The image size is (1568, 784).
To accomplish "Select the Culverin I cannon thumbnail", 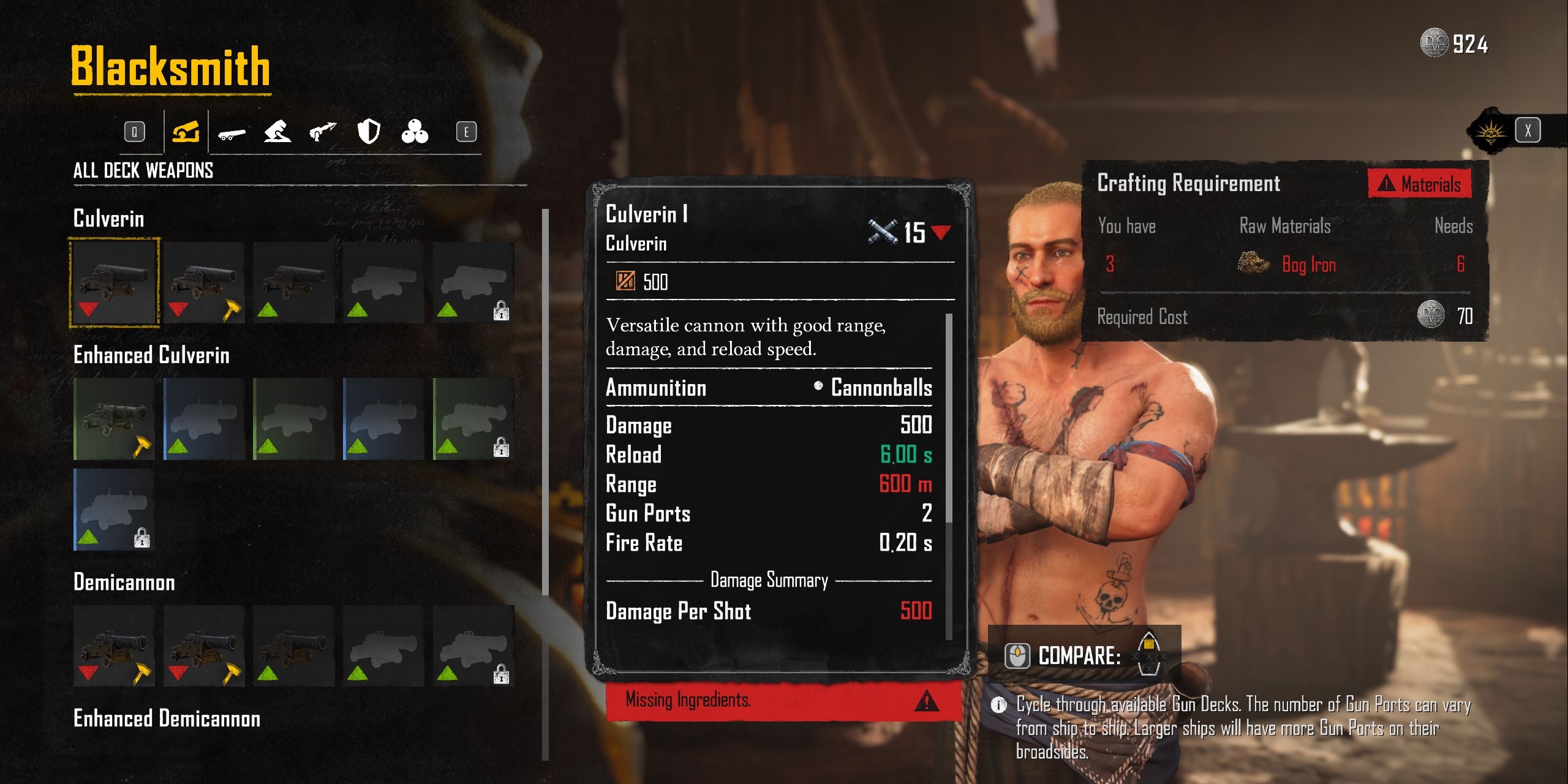I will point(116,281).
